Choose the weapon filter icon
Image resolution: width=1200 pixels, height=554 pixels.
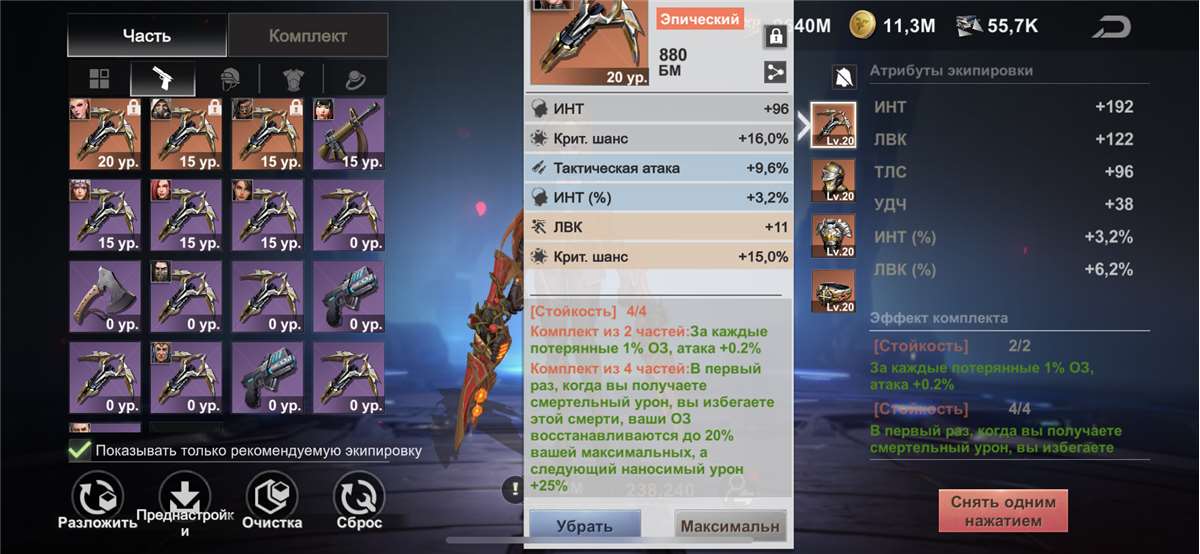[x=162, y=79]
